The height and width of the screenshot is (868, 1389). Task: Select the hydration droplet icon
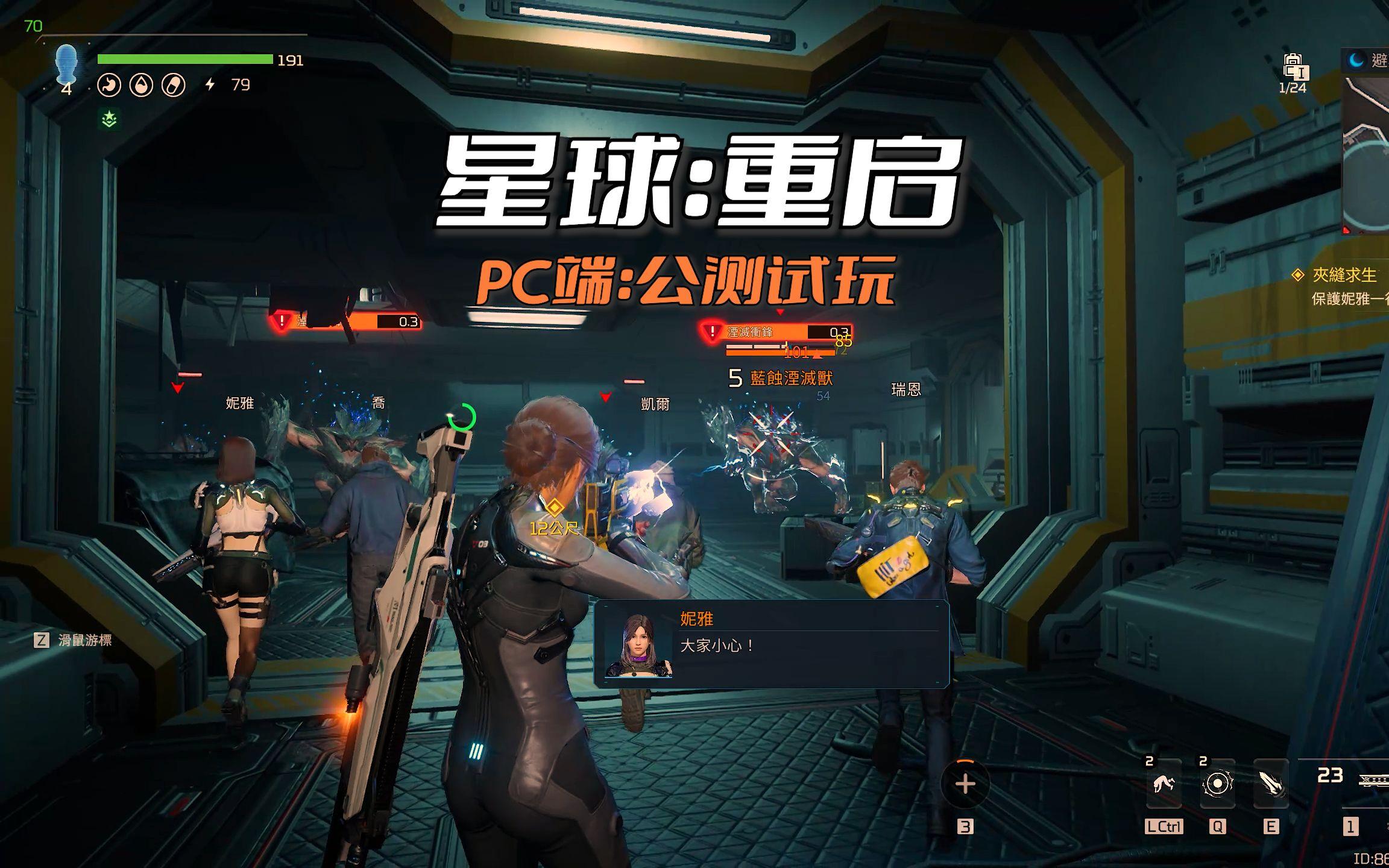click(x=142, y=86)
